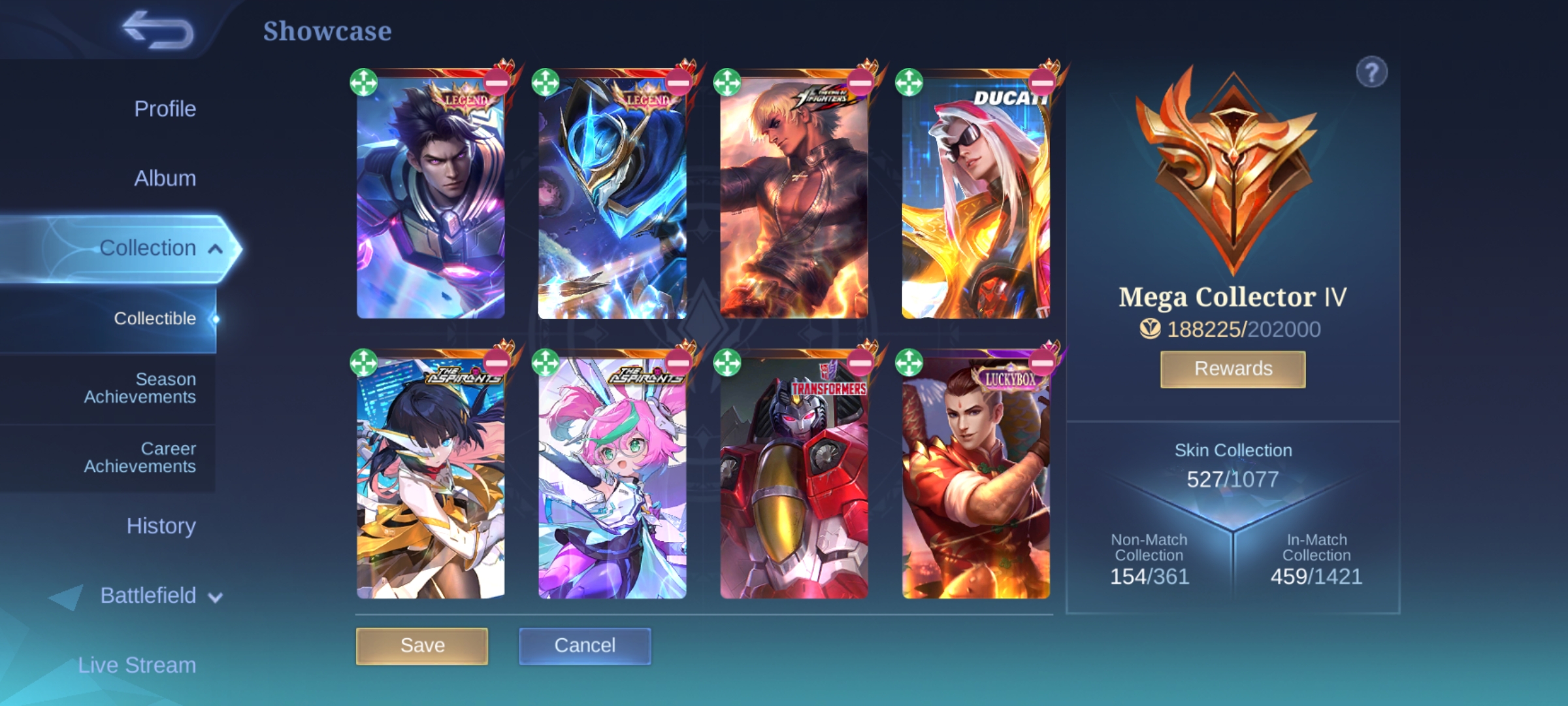Switch to the Album section
1568x706 pixels.
[165, 178]
